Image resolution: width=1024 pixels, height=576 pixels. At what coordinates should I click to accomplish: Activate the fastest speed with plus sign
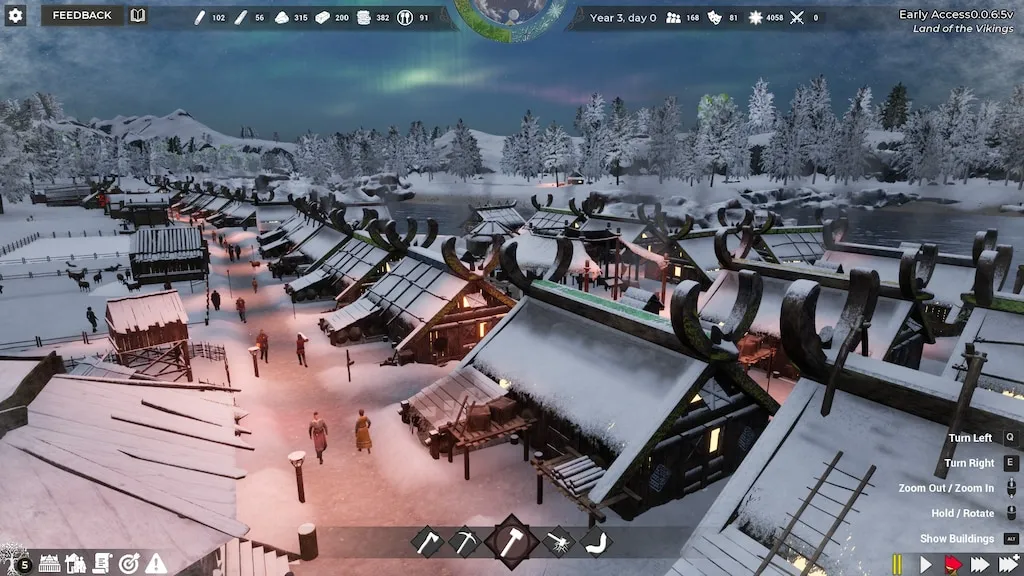1010,565
